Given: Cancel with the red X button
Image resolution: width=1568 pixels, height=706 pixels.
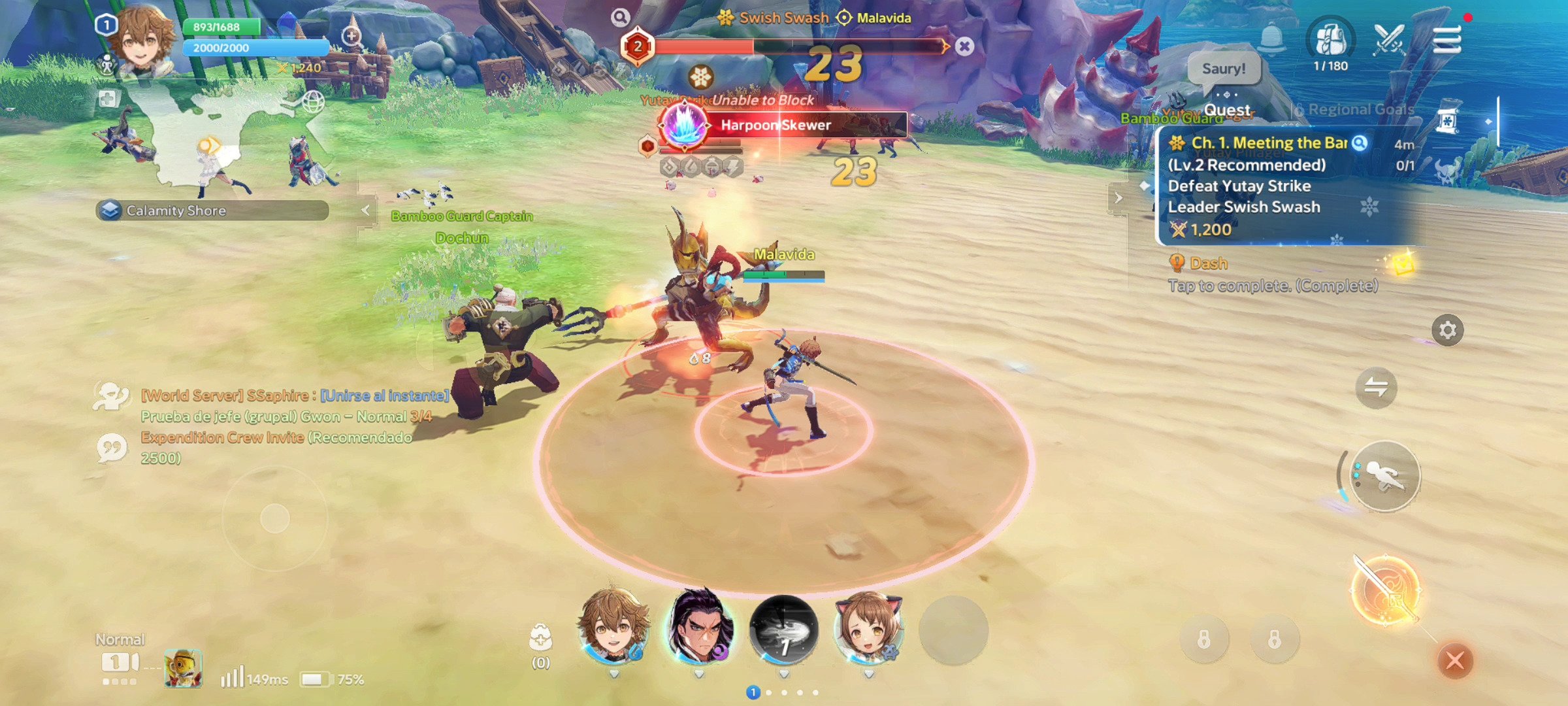Looking at the screenshot, I should click(x=1455, y=660).
